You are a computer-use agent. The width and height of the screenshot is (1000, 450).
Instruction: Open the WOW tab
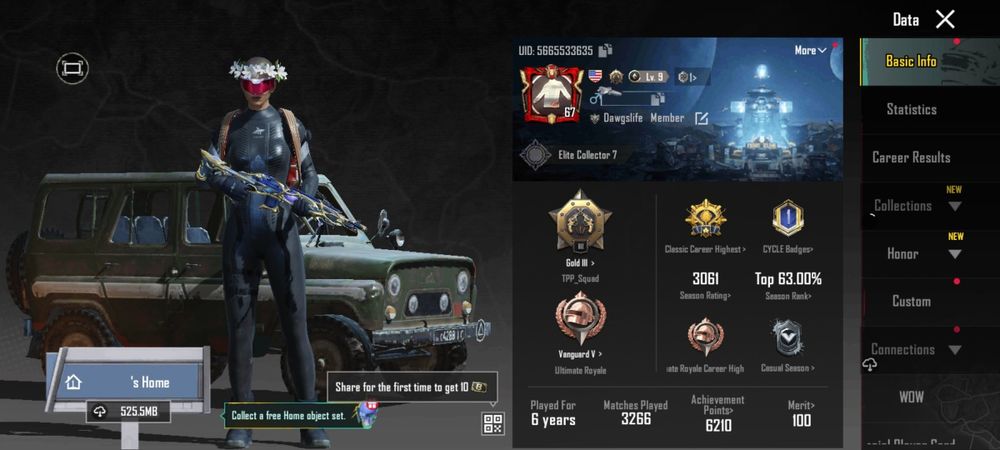tap(911, 397)
